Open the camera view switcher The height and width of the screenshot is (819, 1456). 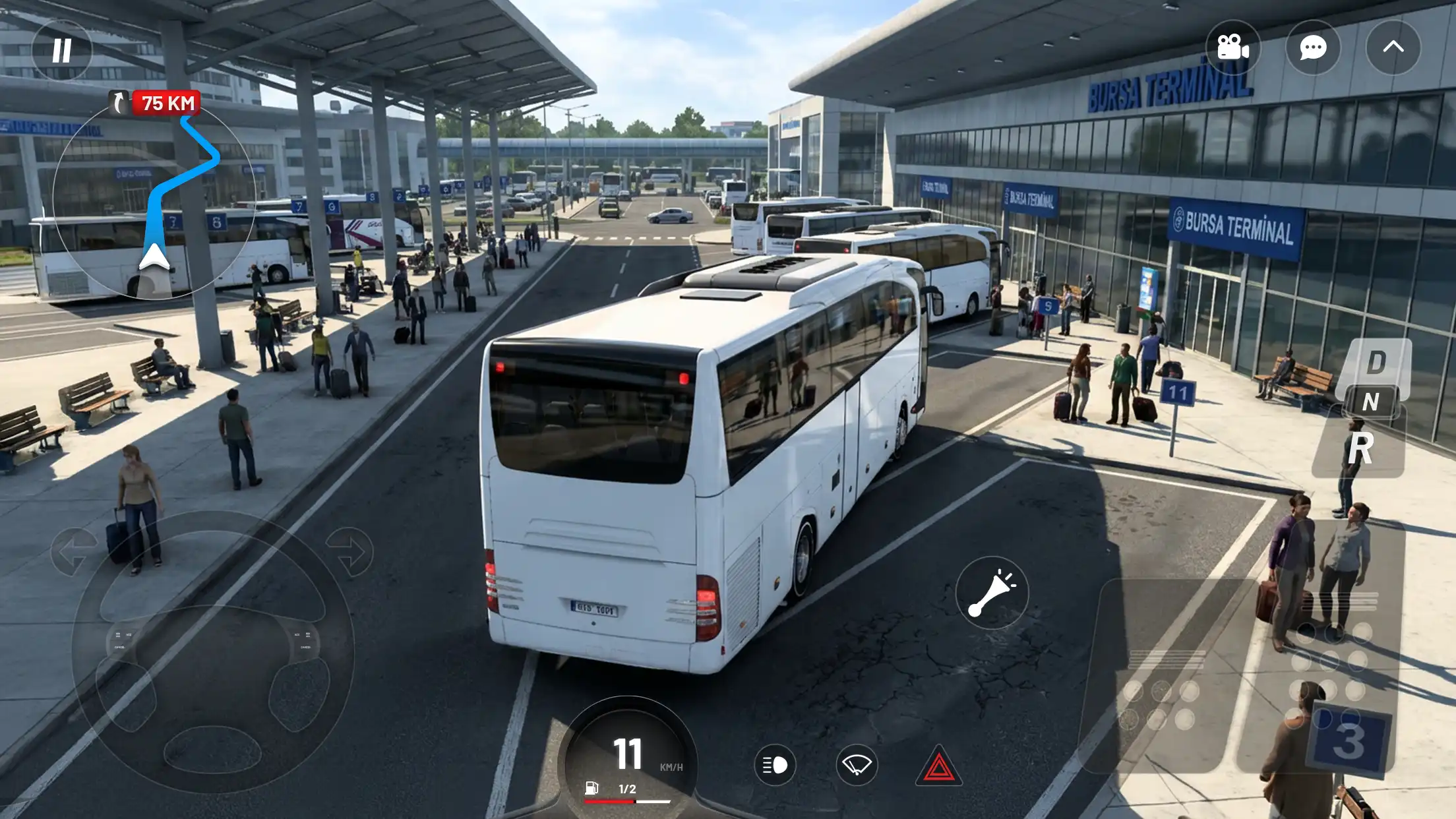pyautogui.click(x=1234, y=47)
